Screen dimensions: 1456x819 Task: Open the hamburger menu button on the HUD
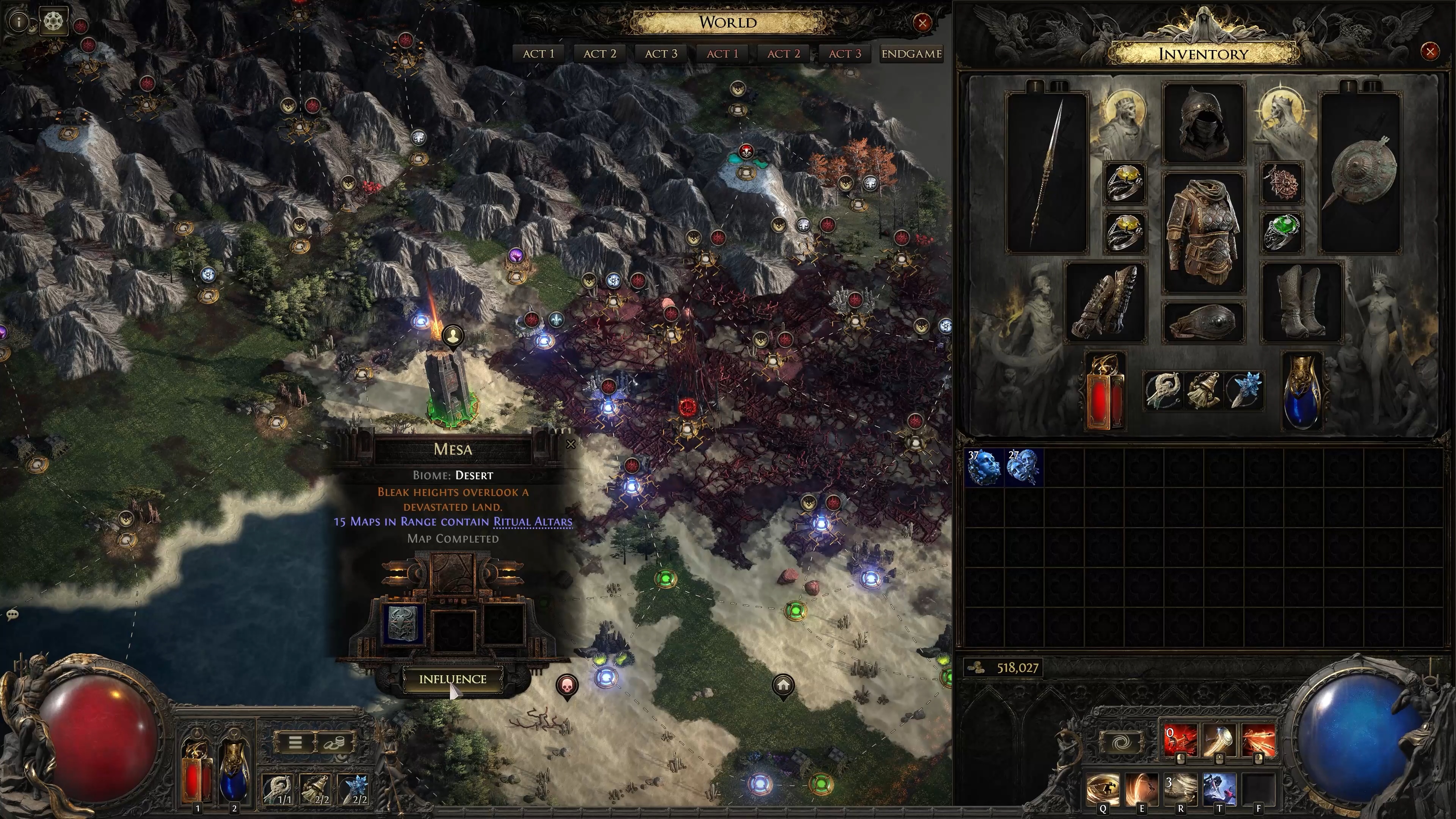coord(295,742)
